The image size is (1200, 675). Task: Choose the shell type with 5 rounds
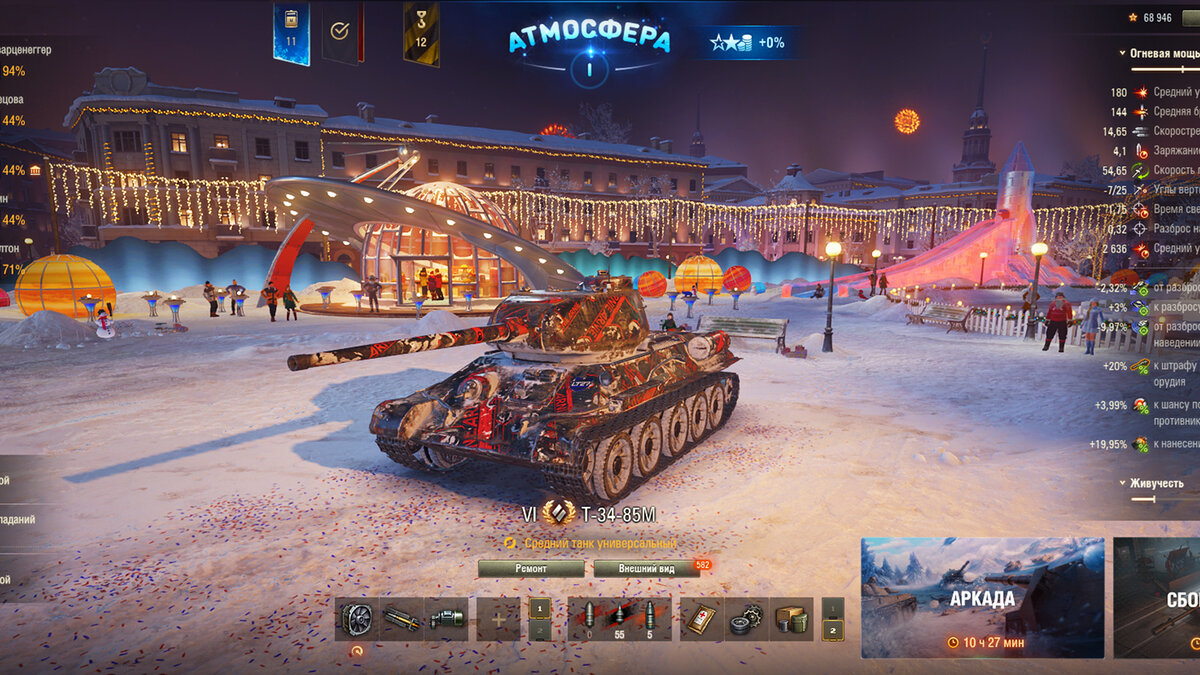pyautogui.click(x=650, y=619)
